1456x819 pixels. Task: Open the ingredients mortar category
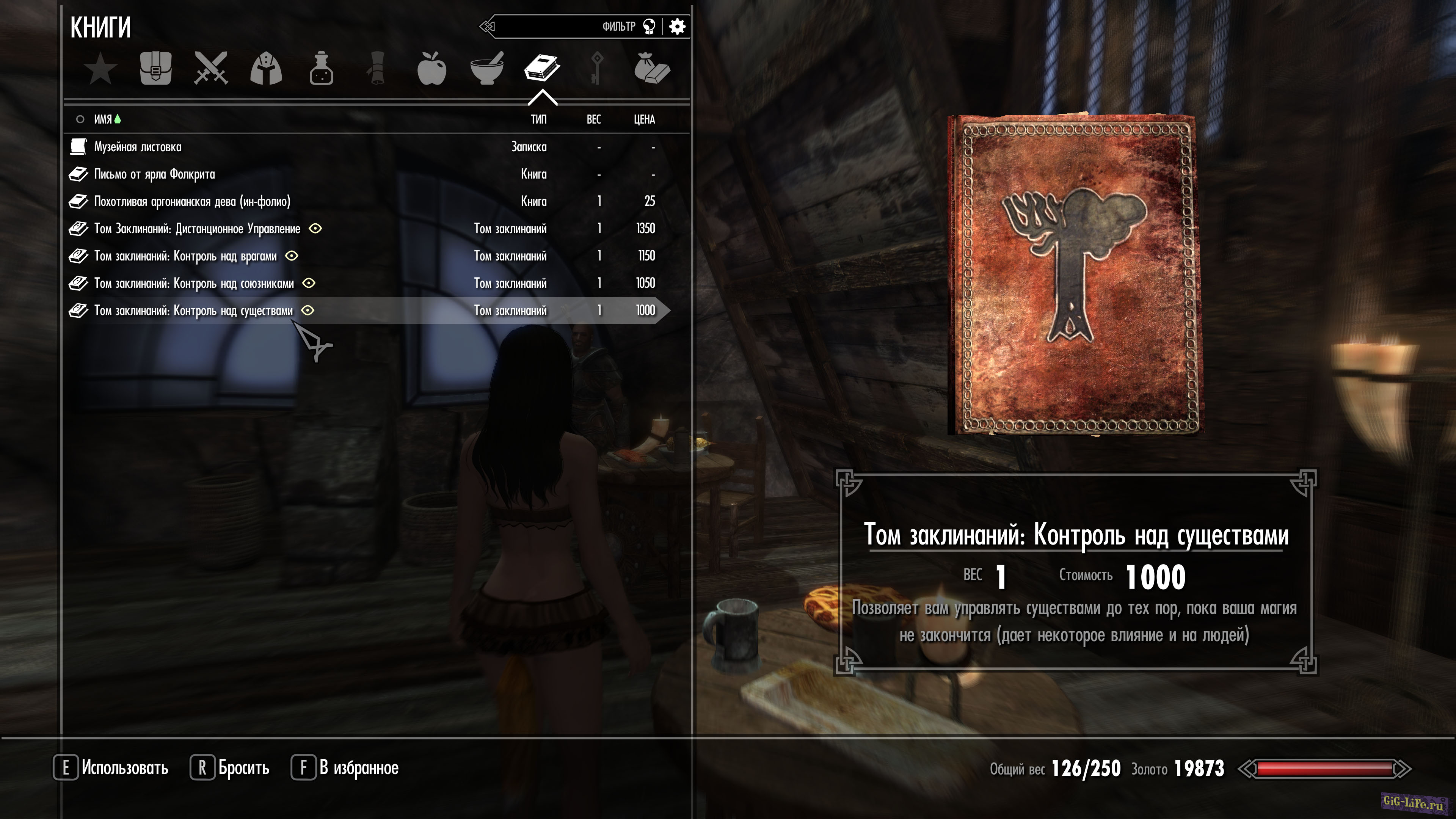point(486,69)
